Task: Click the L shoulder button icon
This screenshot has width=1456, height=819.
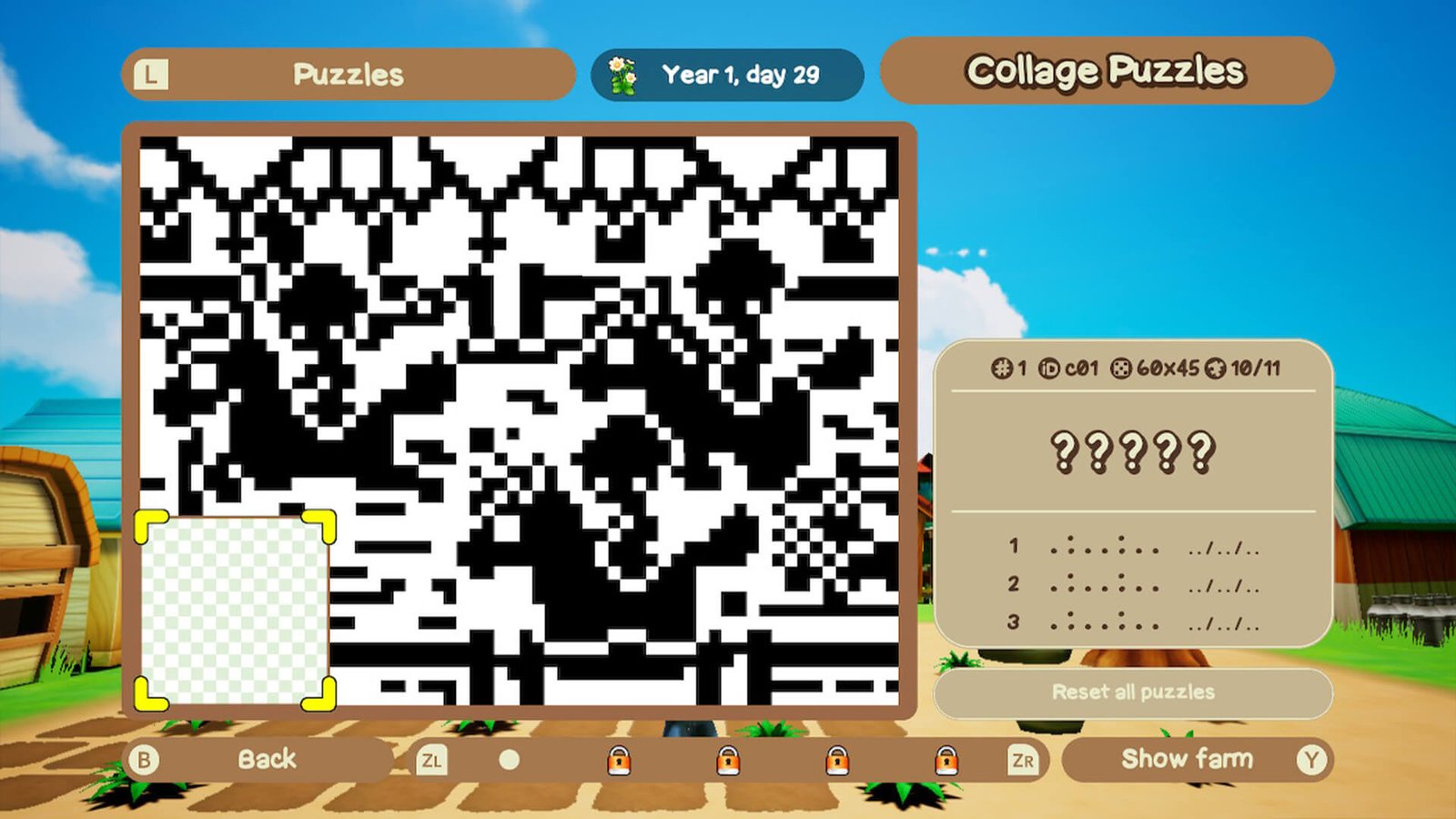Action: pos(151,75)
